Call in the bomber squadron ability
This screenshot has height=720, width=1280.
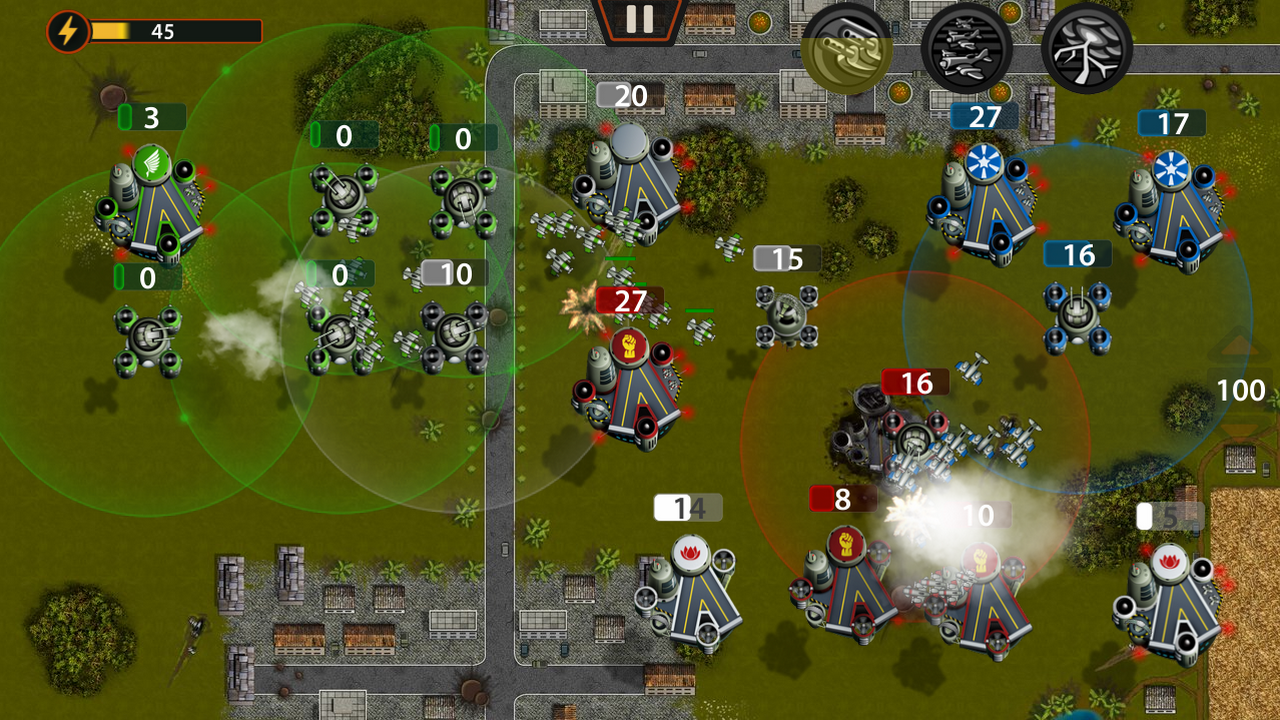pyautogui.click(x=965, y=47)
